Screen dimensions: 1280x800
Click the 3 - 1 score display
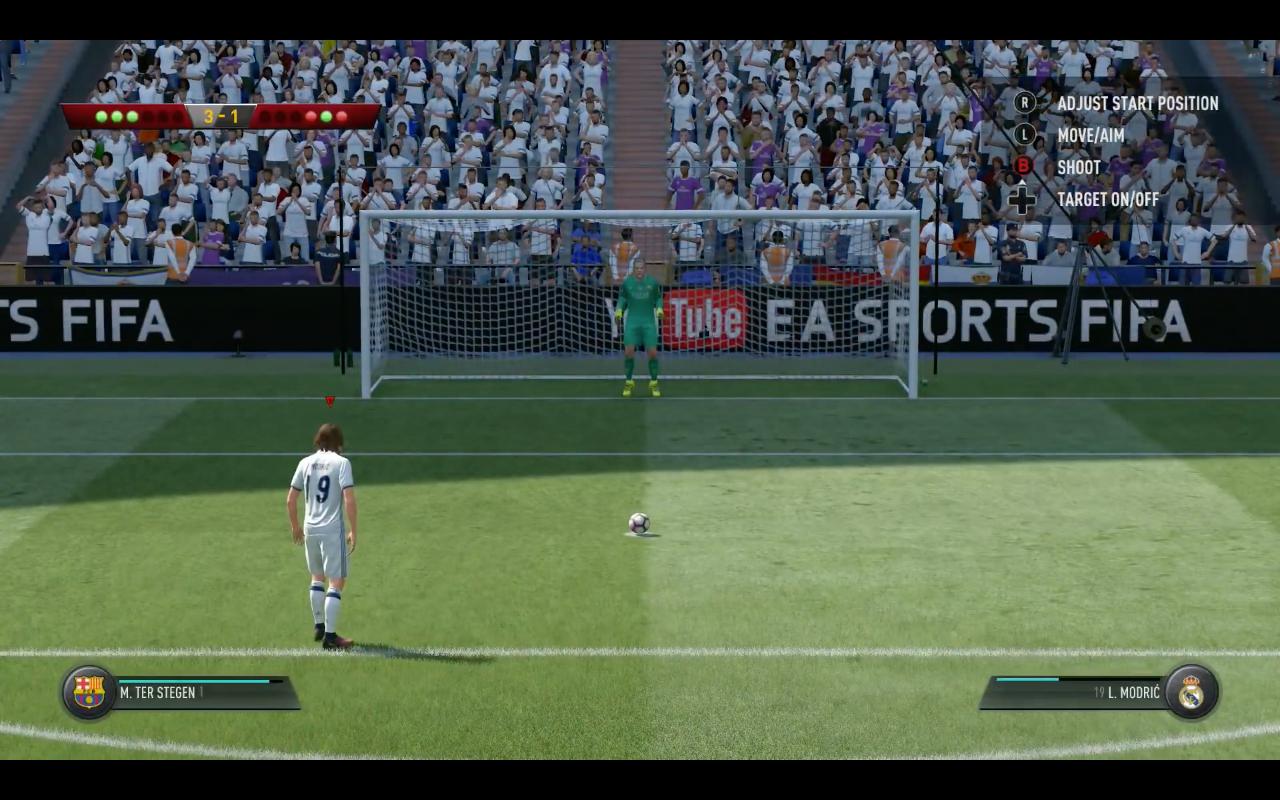(x=221, y=114)
